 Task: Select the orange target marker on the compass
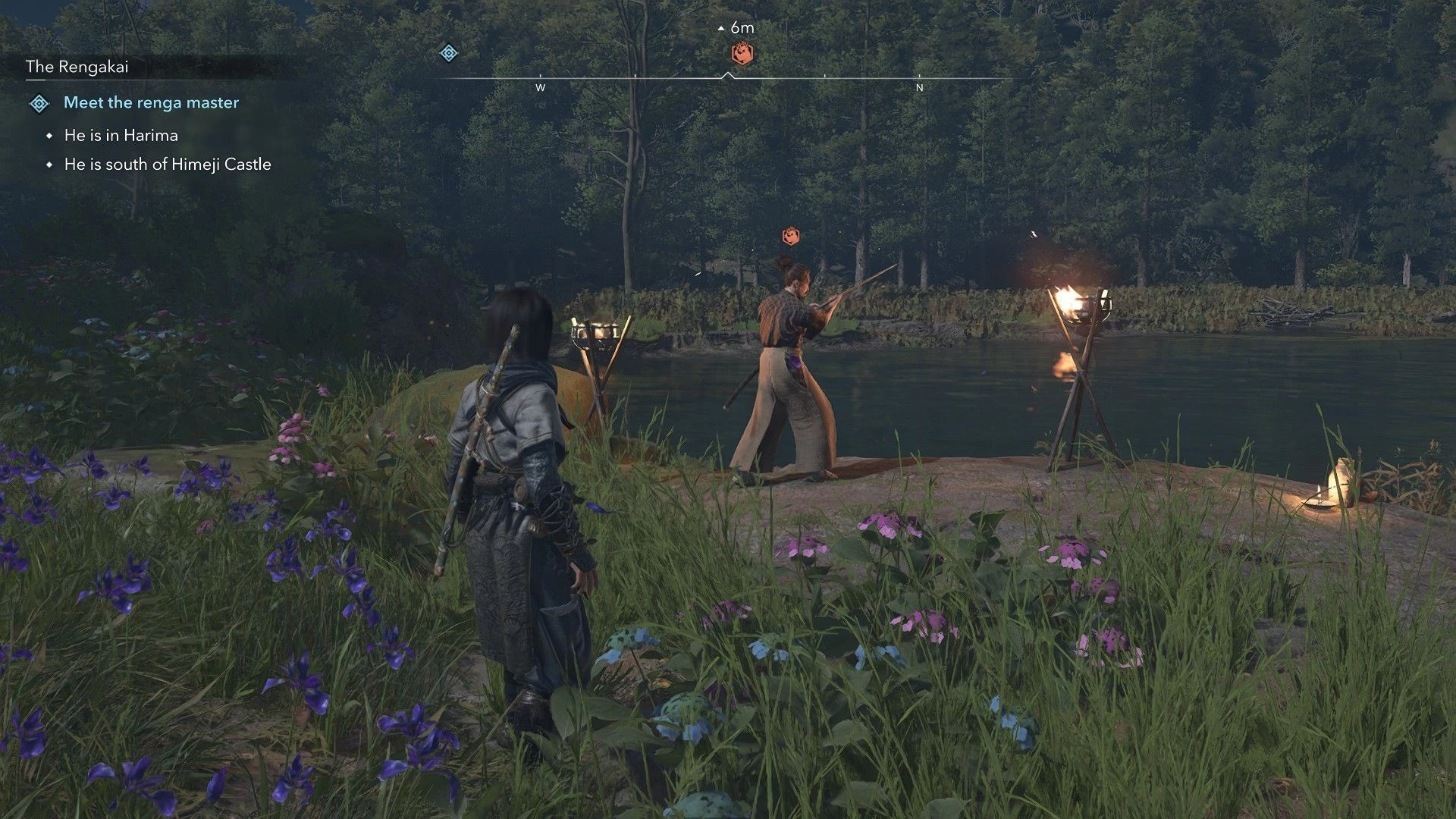(742, 54)
